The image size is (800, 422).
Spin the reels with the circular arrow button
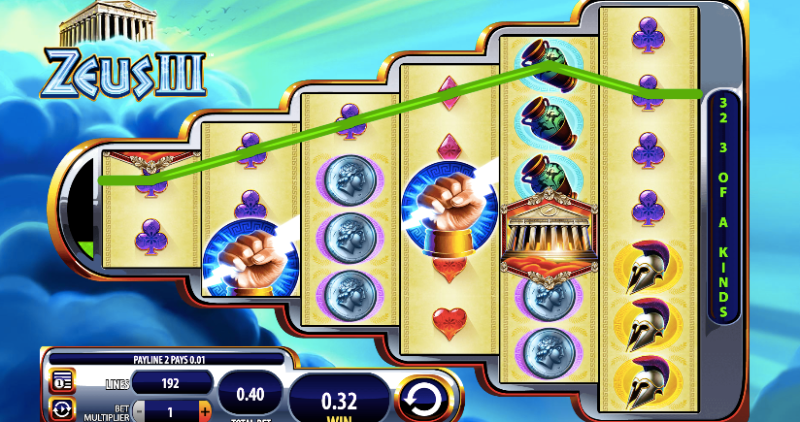click(x=426, y=400)
